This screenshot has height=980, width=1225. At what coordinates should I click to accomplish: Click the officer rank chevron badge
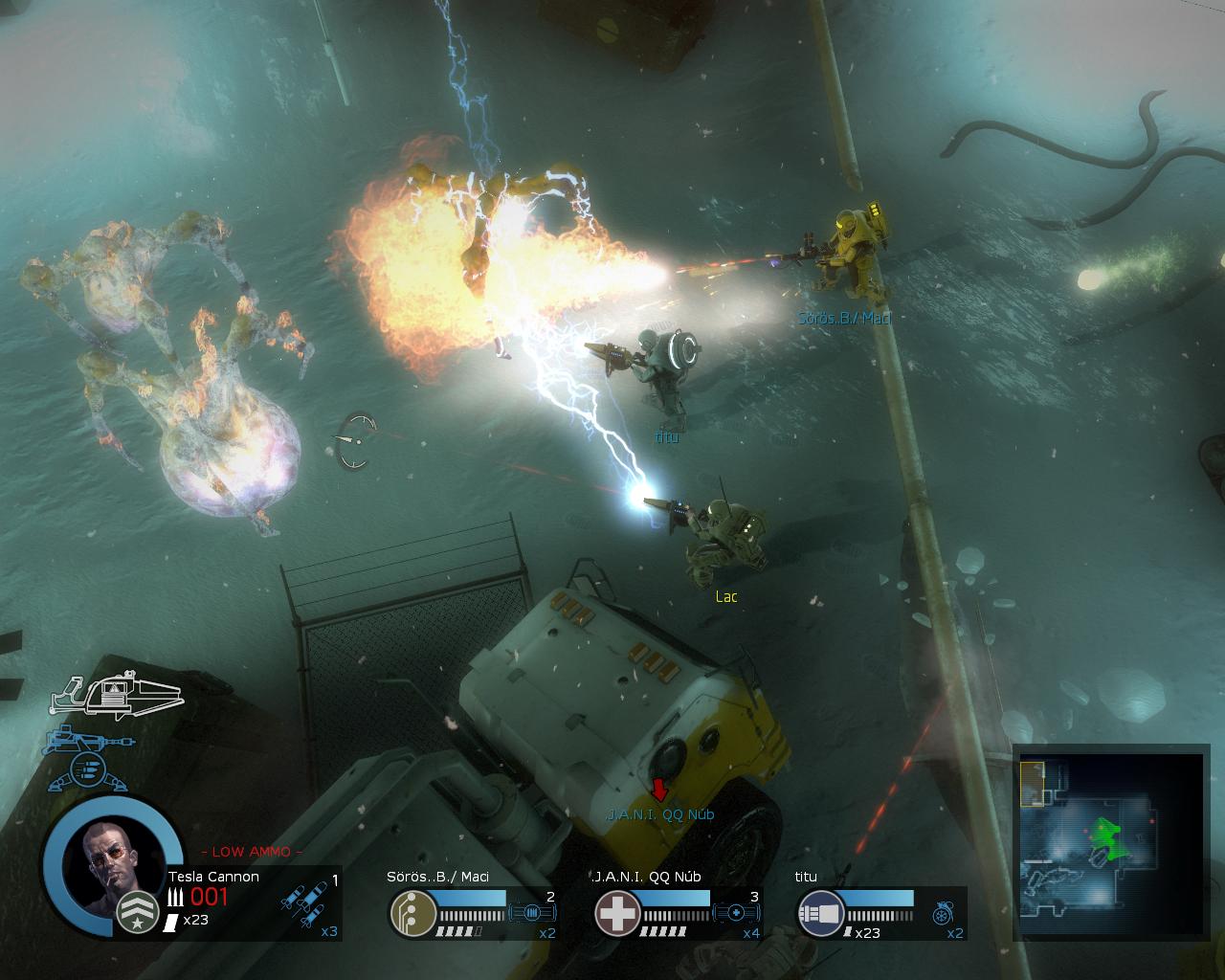(x=139, y=913)
